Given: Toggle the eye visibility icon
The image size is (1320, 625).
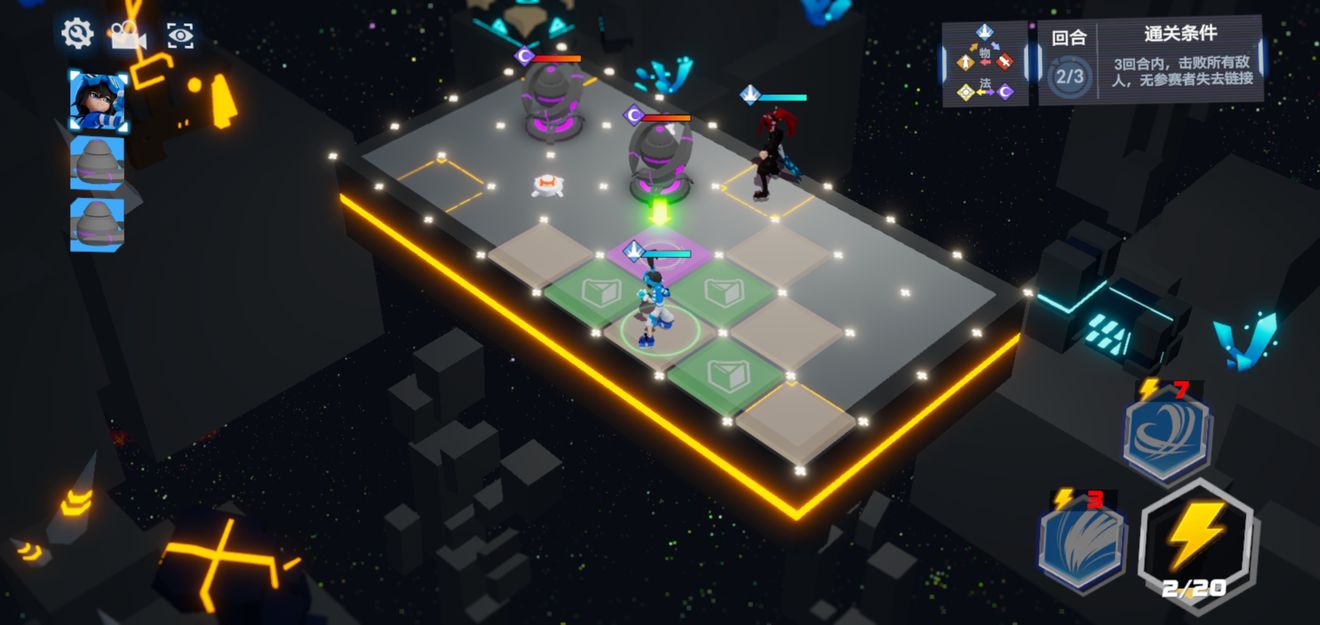Looking at the screenshot, I should pos(180,36).
